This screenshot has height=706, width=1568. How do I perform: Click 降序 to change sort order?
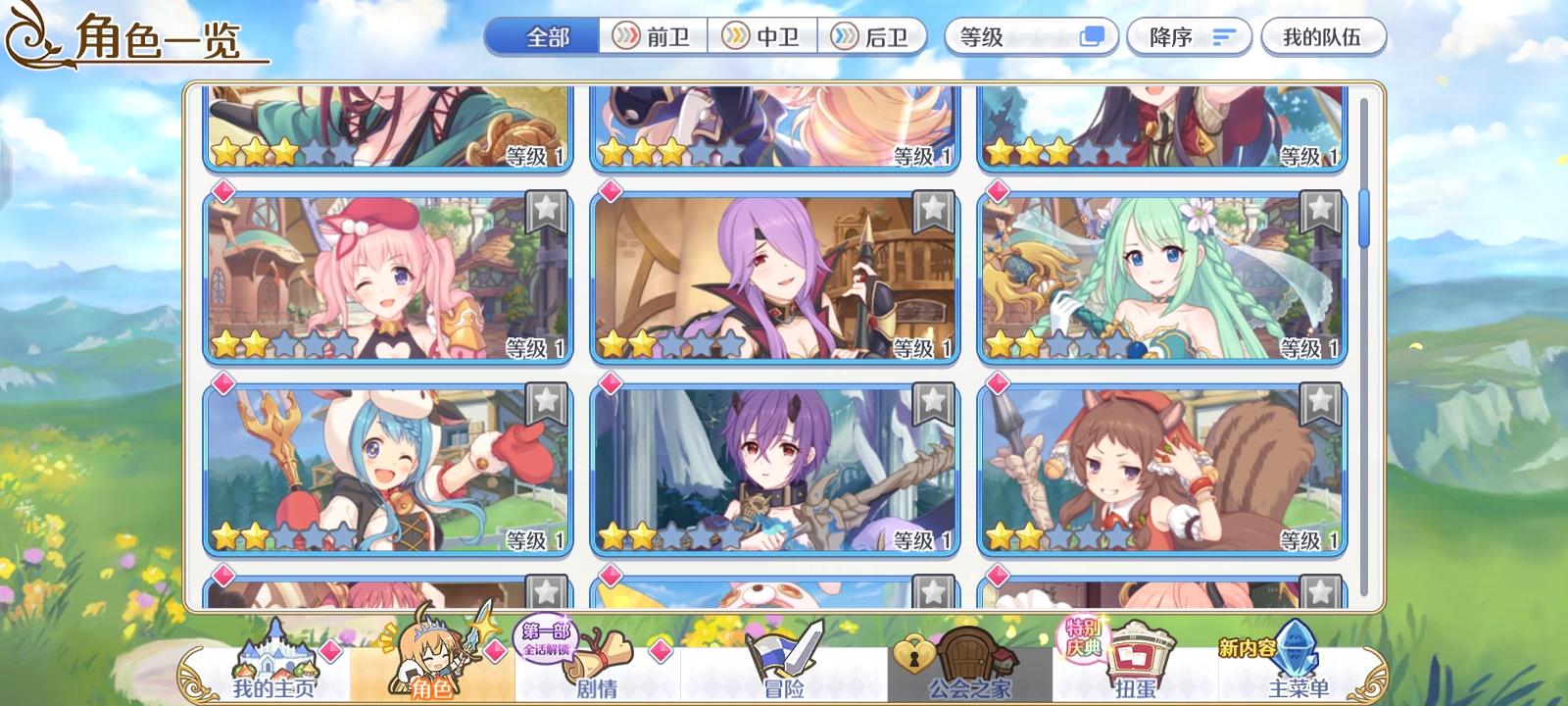(1188, 37)
